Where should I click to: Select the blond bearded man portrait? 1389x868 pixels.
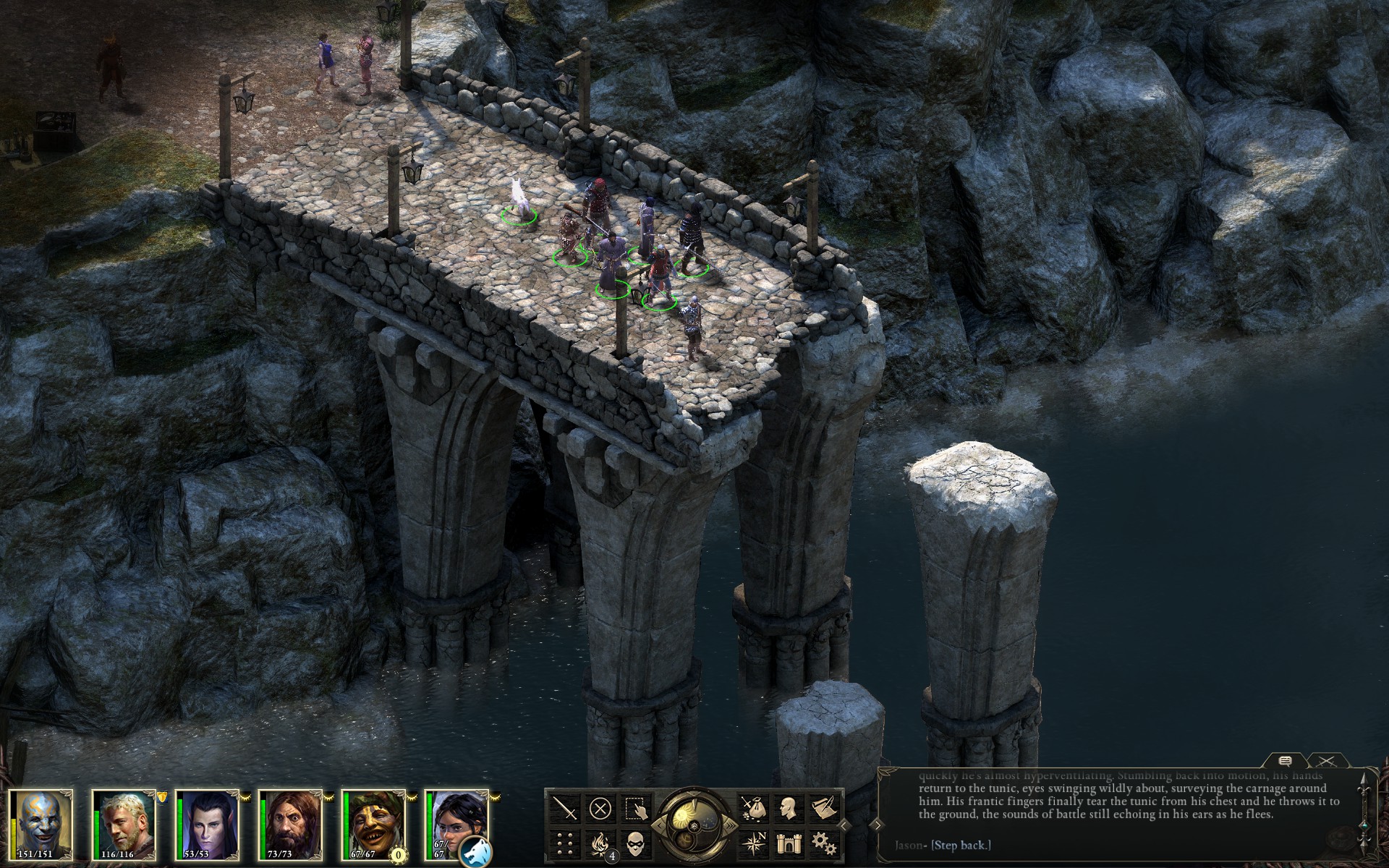pos(124,825)
